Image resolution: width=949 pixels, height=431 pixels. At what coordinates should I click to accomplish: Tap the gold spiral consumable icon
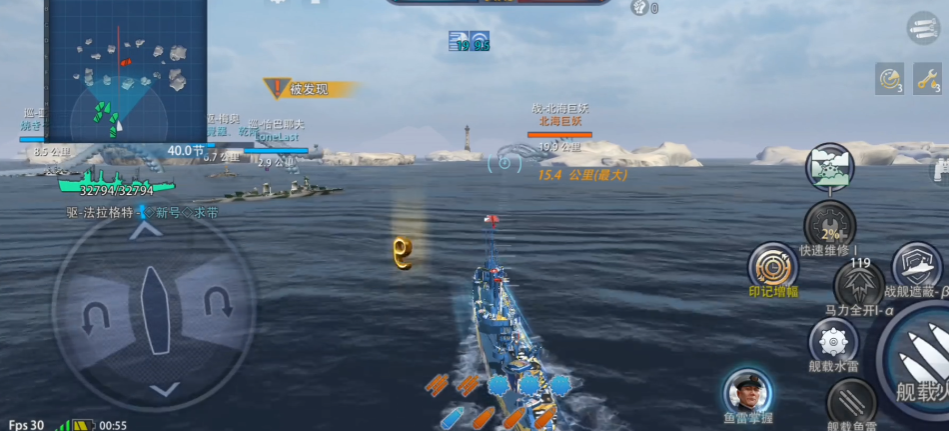[889, 78]
